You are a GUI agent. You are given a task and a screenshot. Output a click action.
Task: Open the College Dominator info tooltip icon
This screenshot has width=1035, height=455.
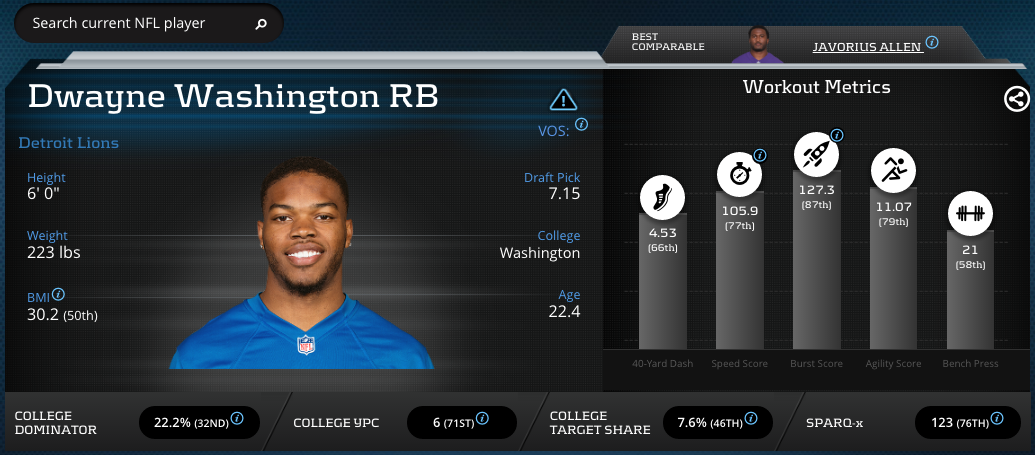237,418
